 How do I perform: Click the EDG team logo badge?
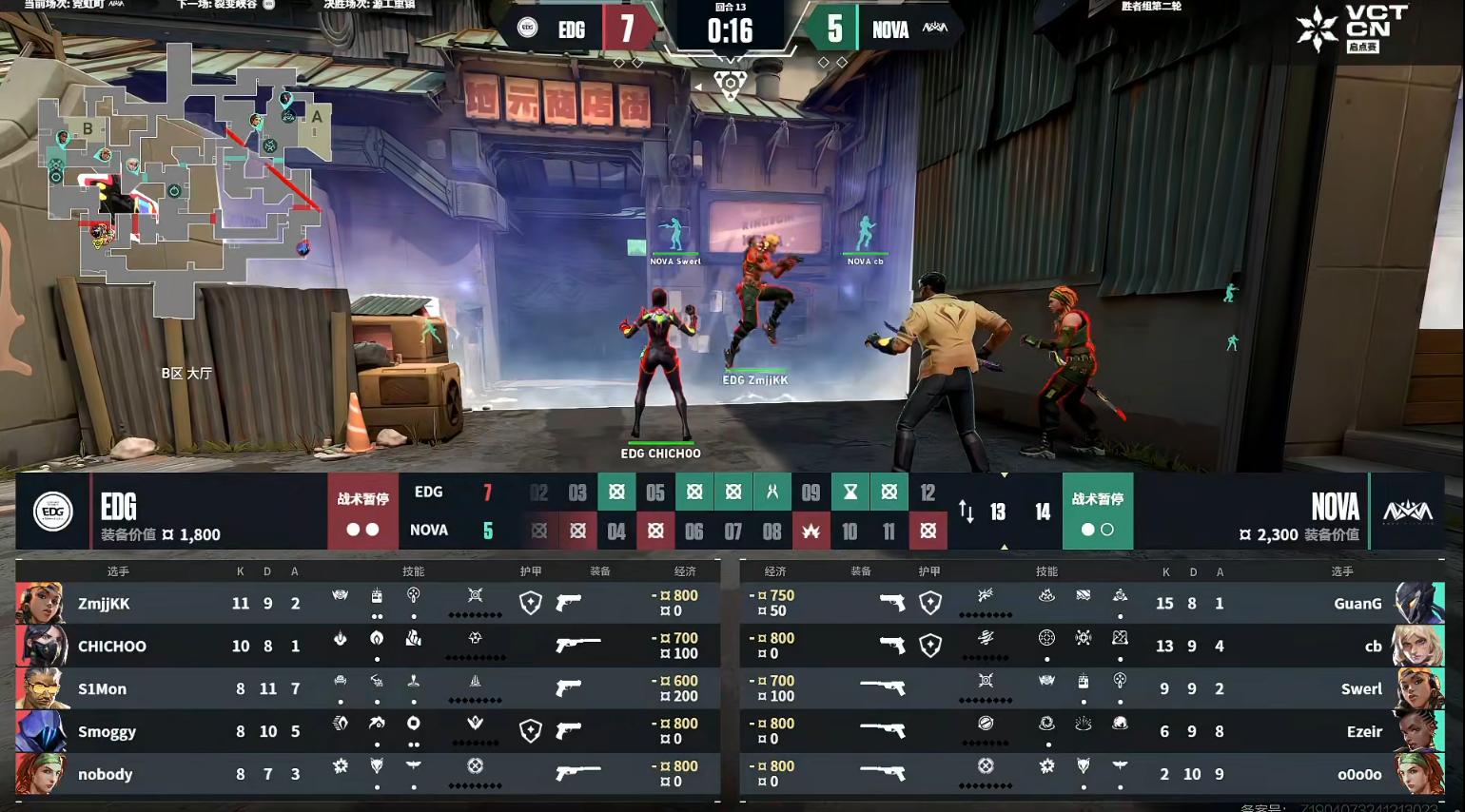(52, 512)
